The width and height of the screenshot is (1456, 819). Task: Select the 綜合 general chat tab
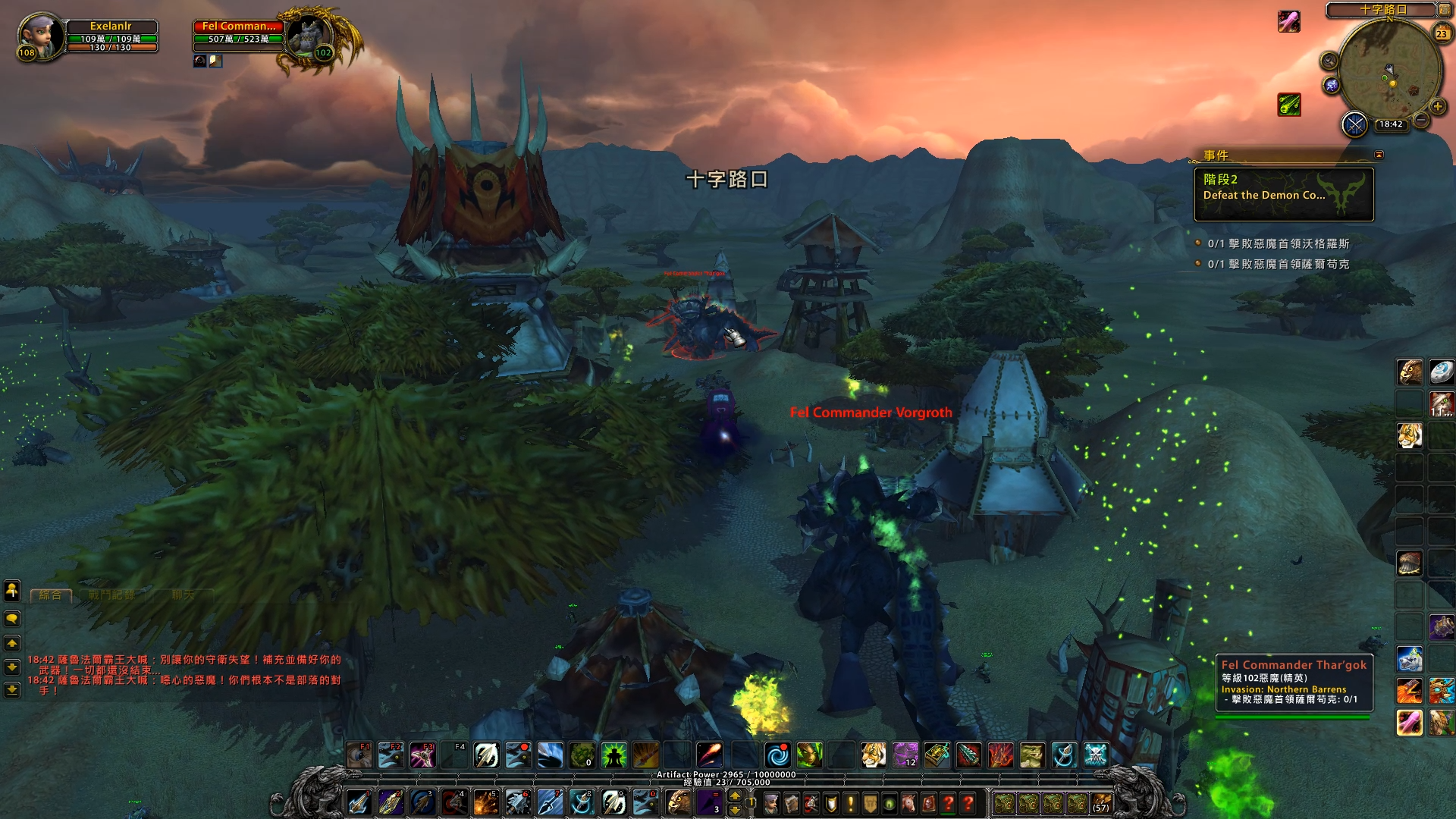(51, 595)
